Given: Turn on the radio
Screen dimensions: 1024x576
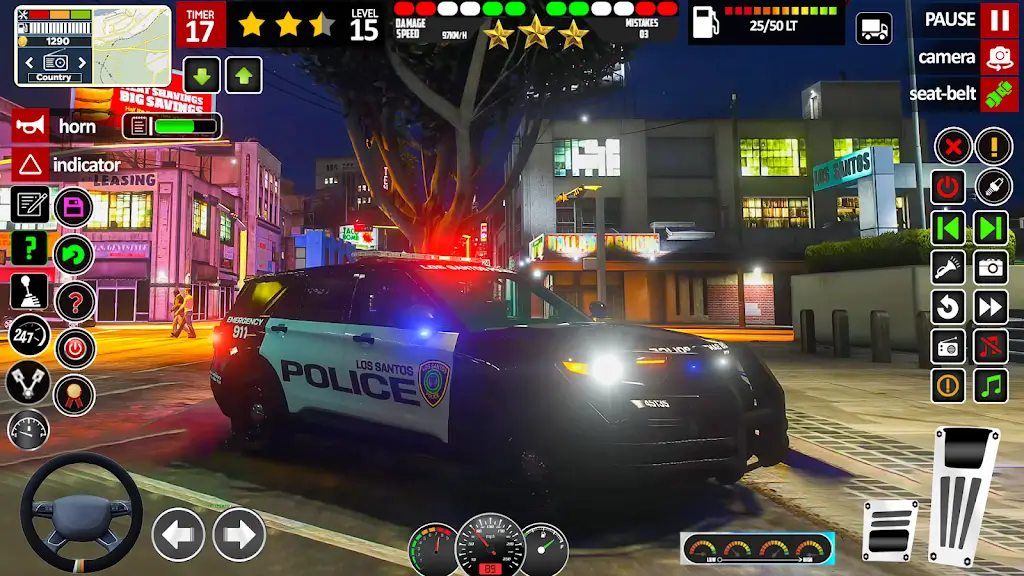Looking at the screenshot, I should (949, 346).
